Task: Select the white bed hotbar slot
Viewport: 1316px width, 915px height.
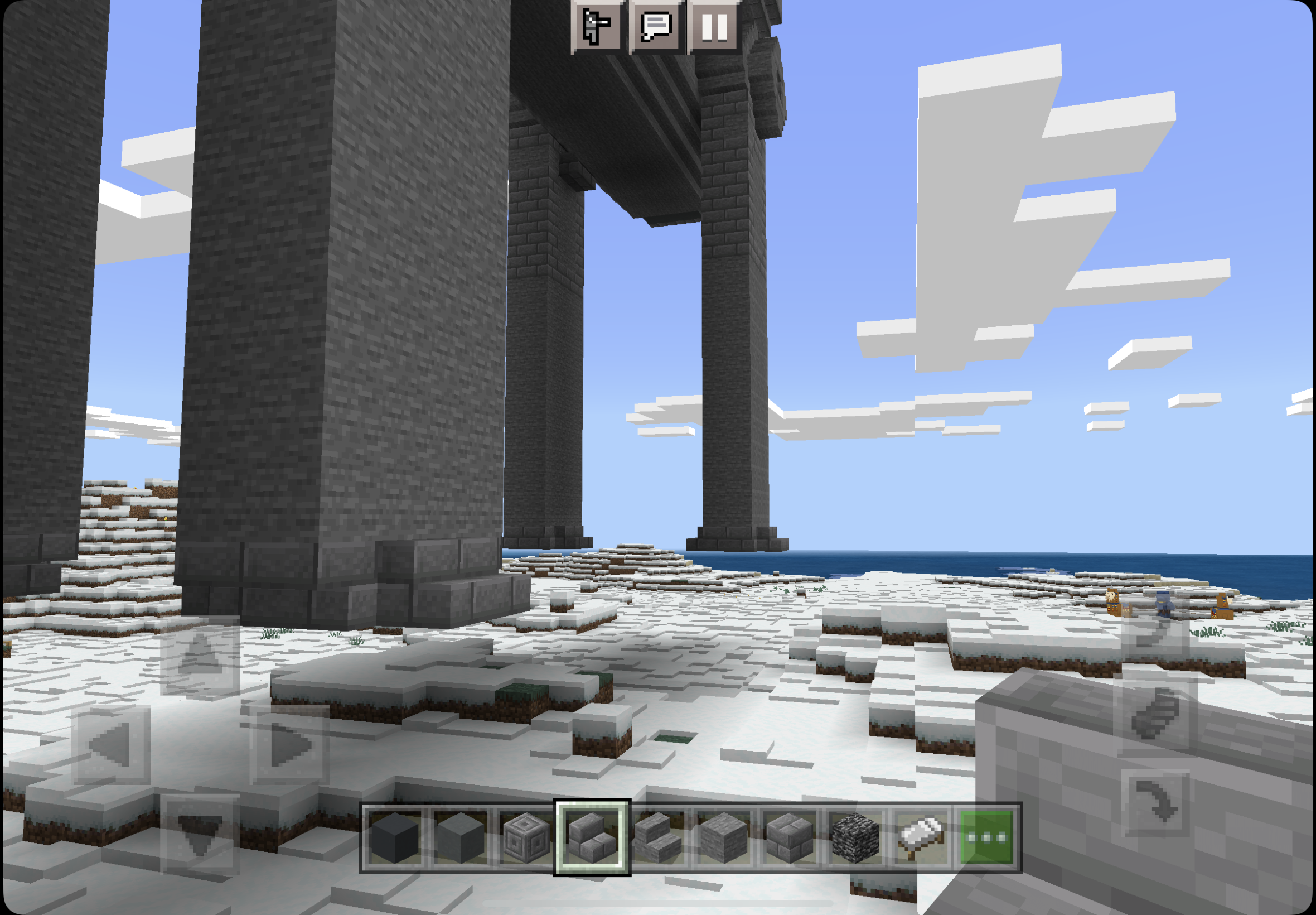Action: pyautogui.click(x=920, y=838)
